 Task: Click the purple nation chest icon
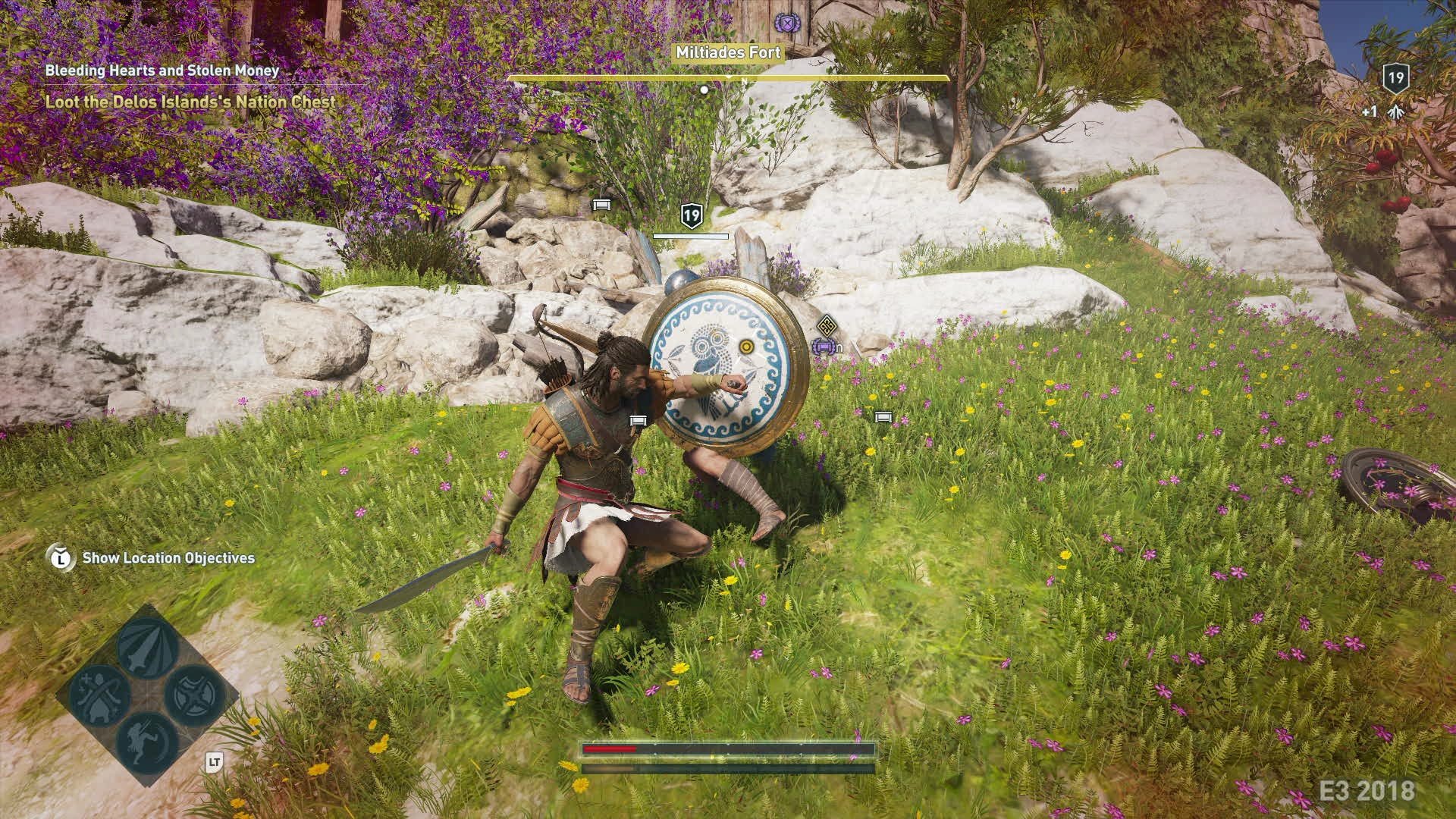coord(823,347)
